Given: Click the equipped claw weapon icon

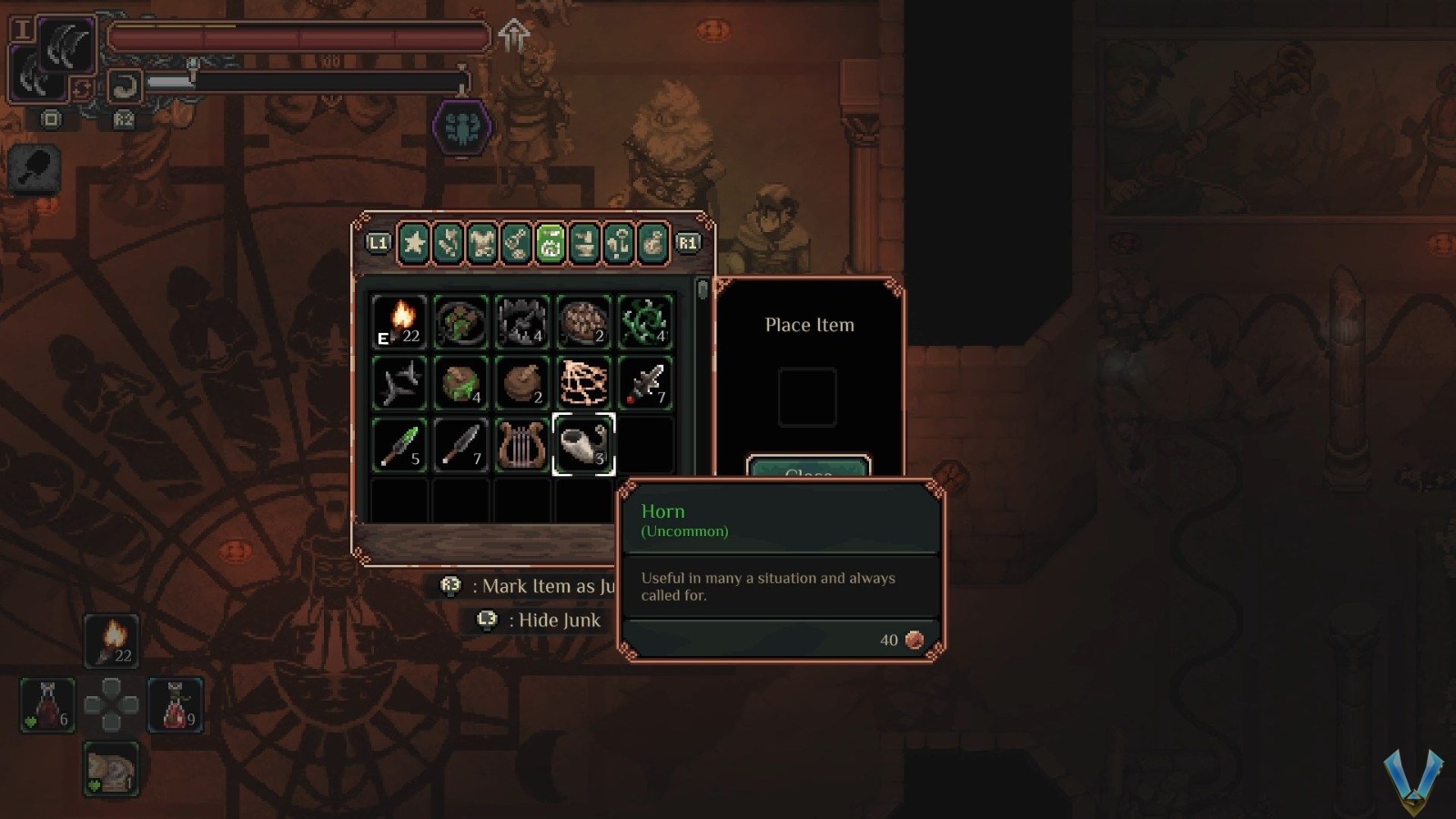Looking at the screenshot, I should [67, 45].
